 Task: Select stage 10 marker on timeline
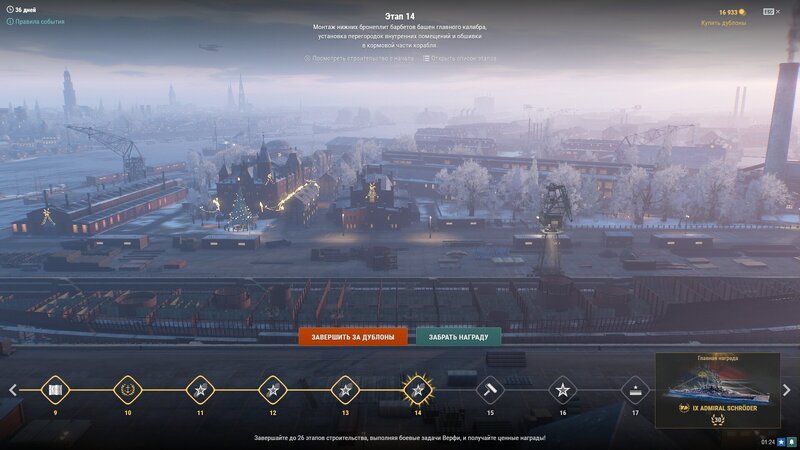tap(127, 389)
